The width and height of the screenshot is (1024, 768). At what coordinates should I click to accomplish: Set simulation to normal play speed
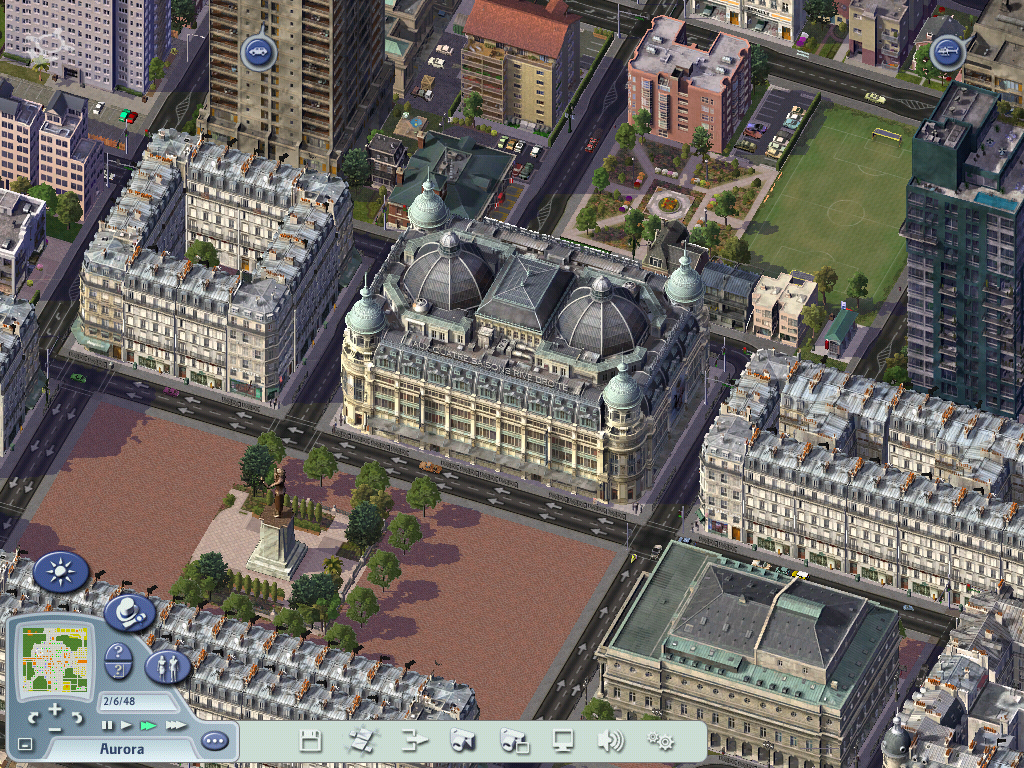point(126,724)
